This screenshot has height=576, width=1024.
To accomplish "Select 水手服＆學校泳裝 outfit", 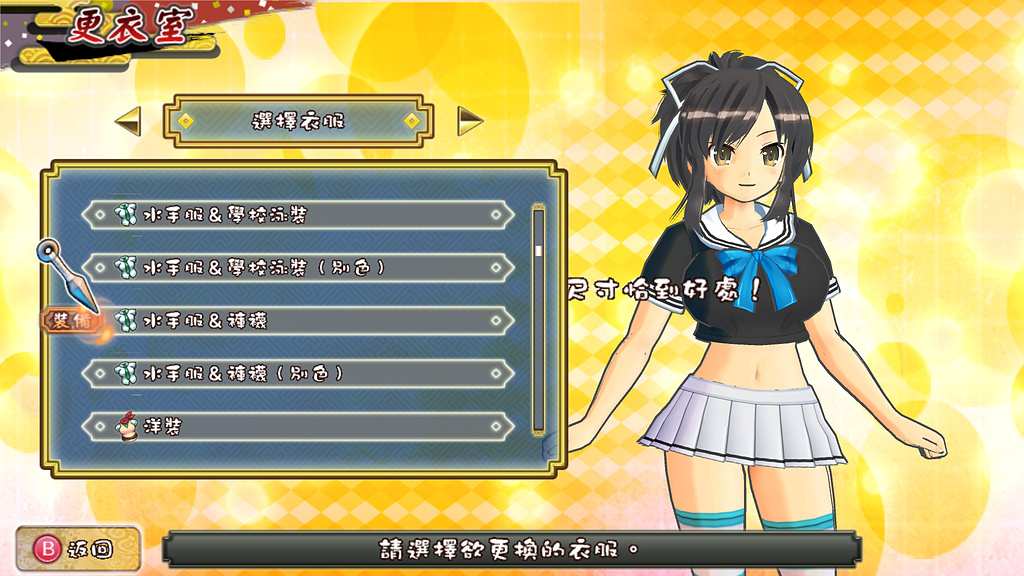I will pos(298,214).
